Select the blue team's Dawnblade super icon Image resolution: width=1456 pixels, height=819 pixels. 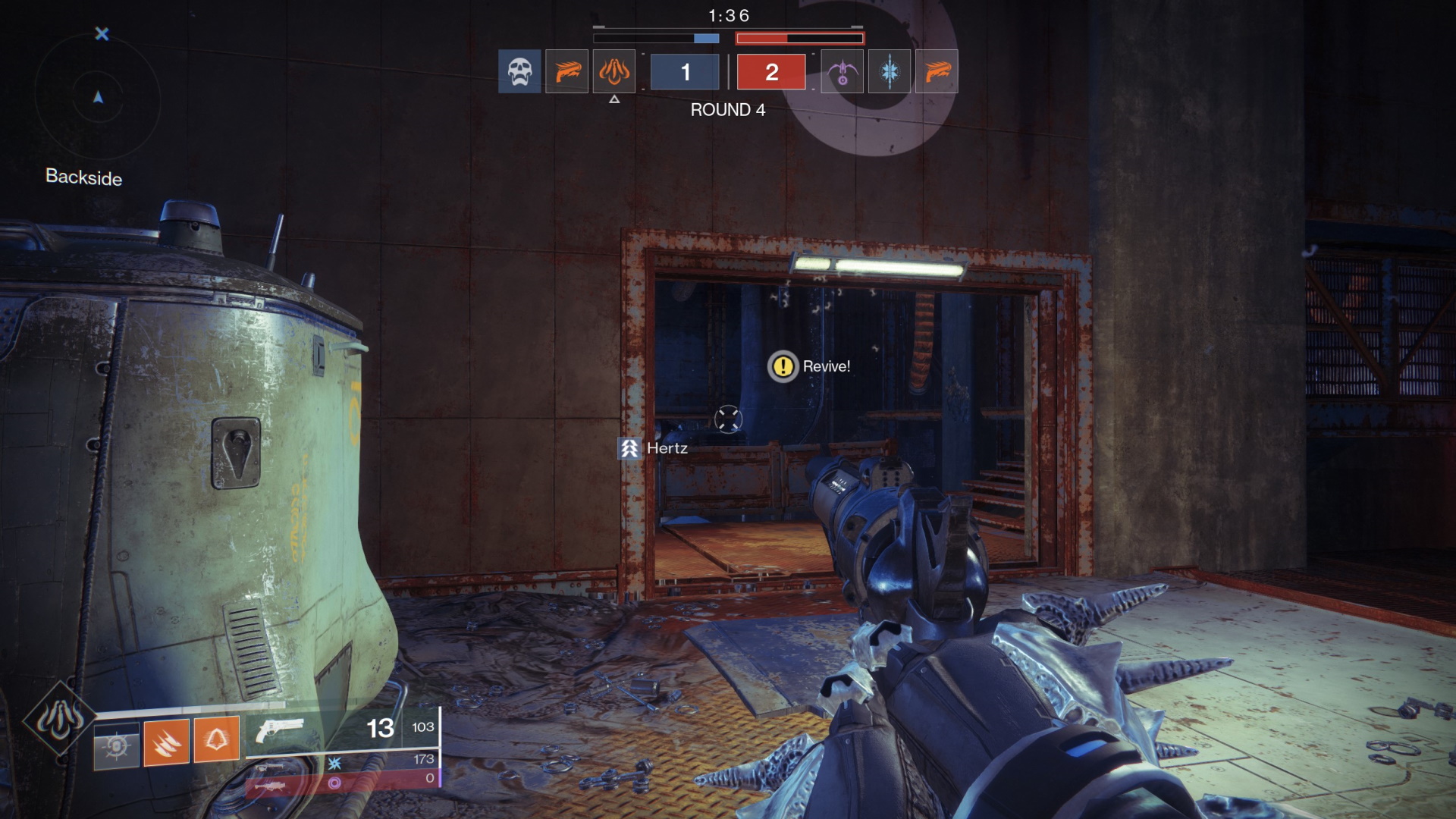click(x=614, y=71)
